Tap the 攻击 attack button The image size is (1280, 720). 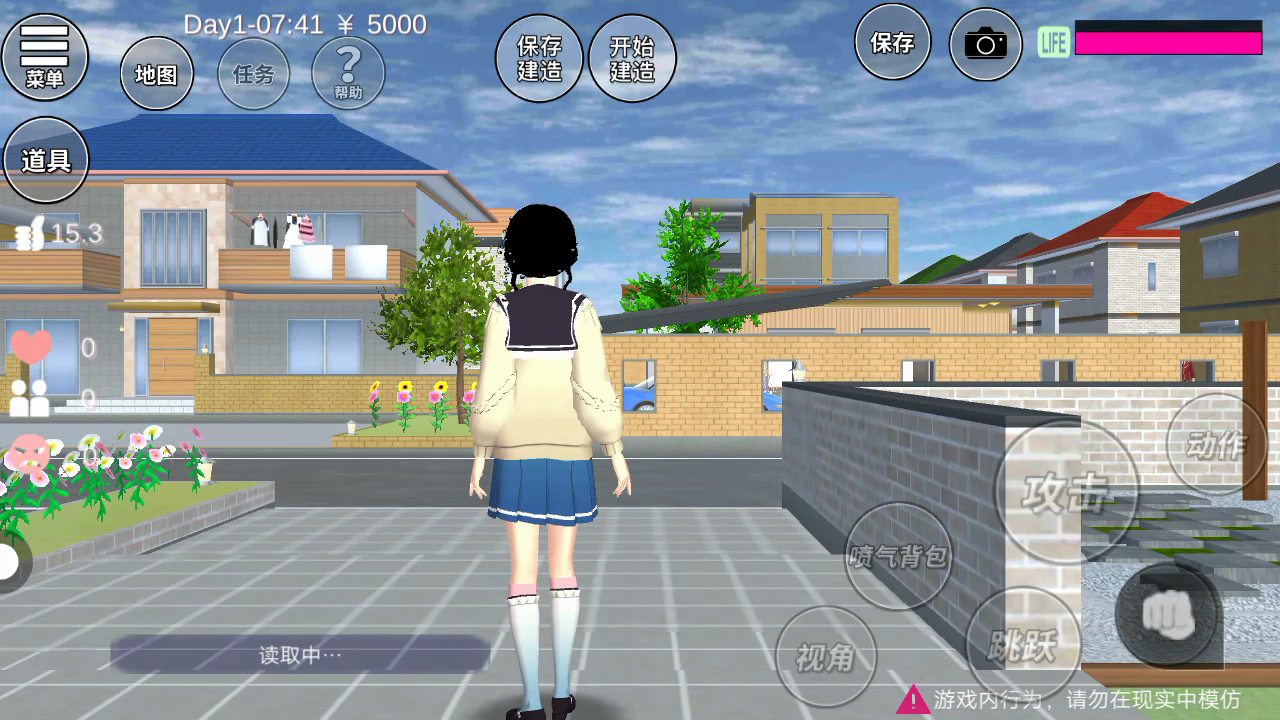click(1066, 492)
